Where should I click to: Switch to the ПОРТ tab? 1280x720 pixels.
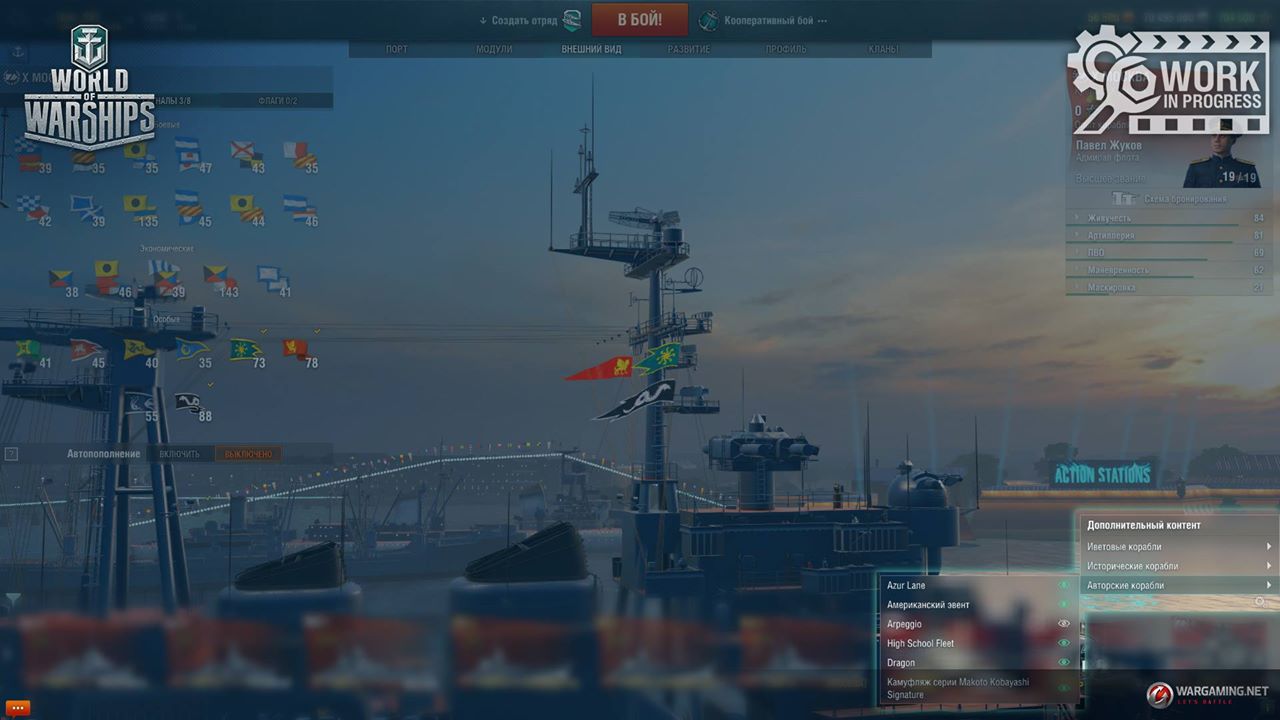396,49
